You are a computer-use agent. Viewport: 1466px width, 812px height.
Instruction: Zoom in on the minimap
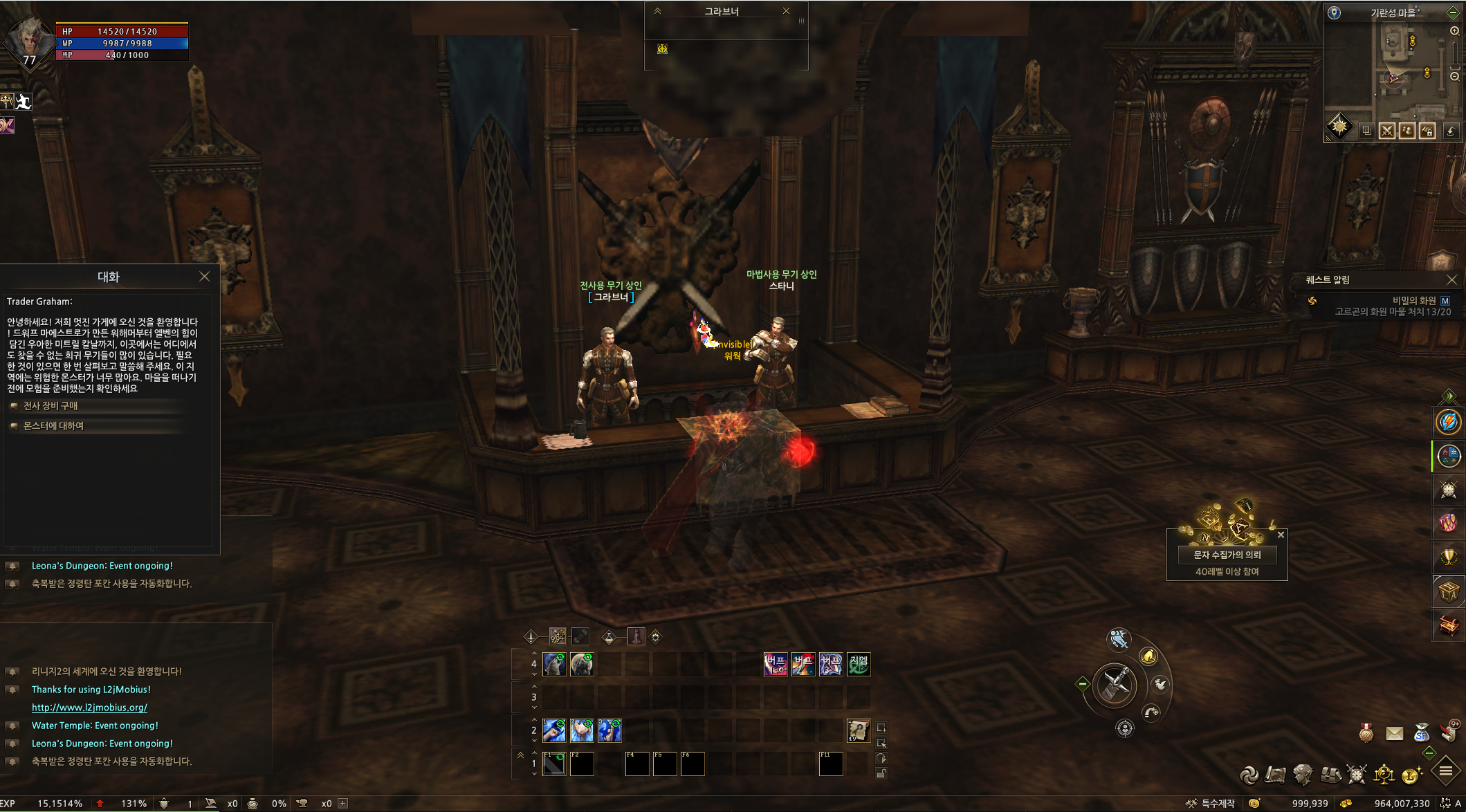[x=1454, y=31]
